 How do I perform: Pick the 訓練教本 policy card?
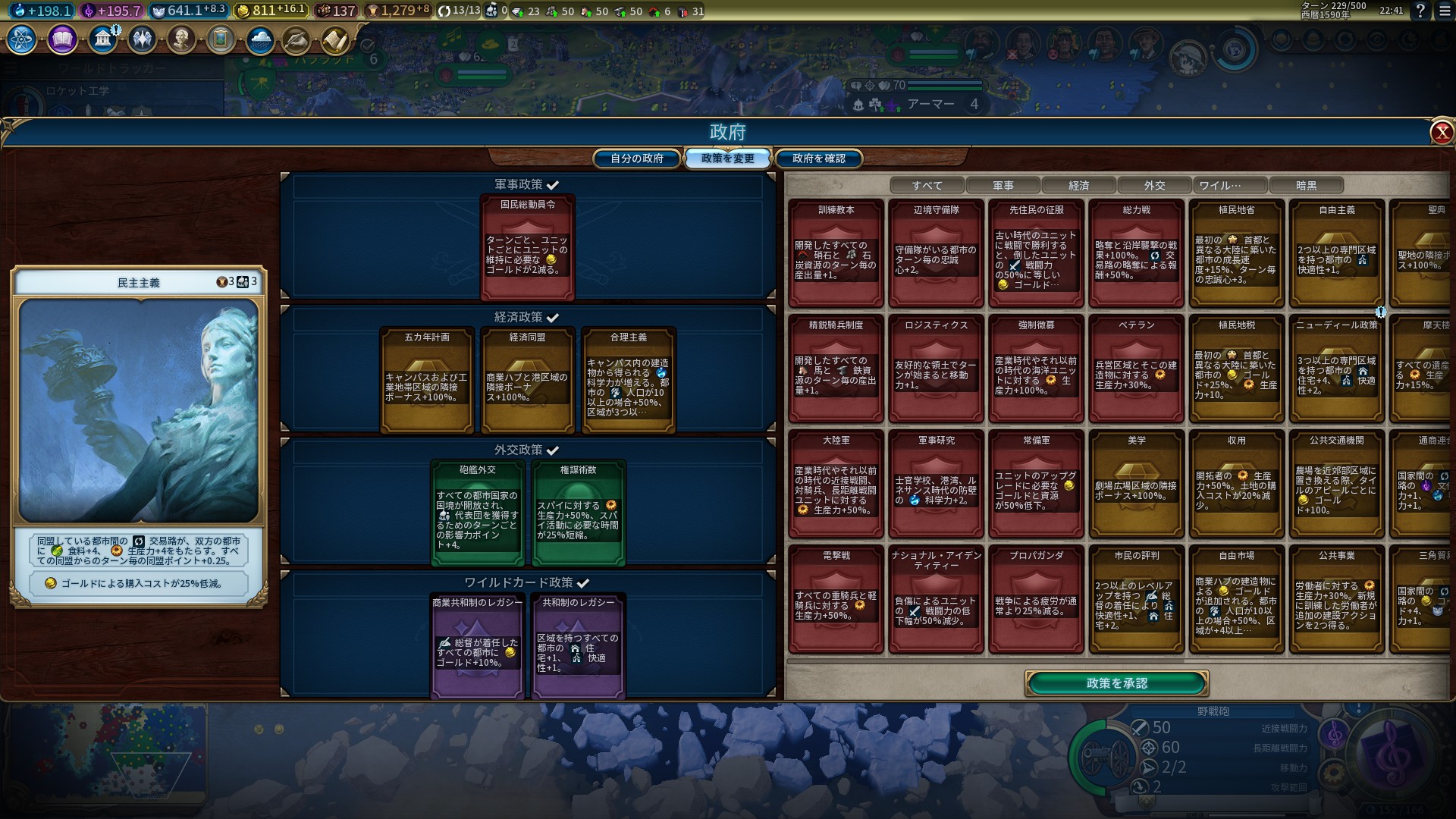[836, 253]
